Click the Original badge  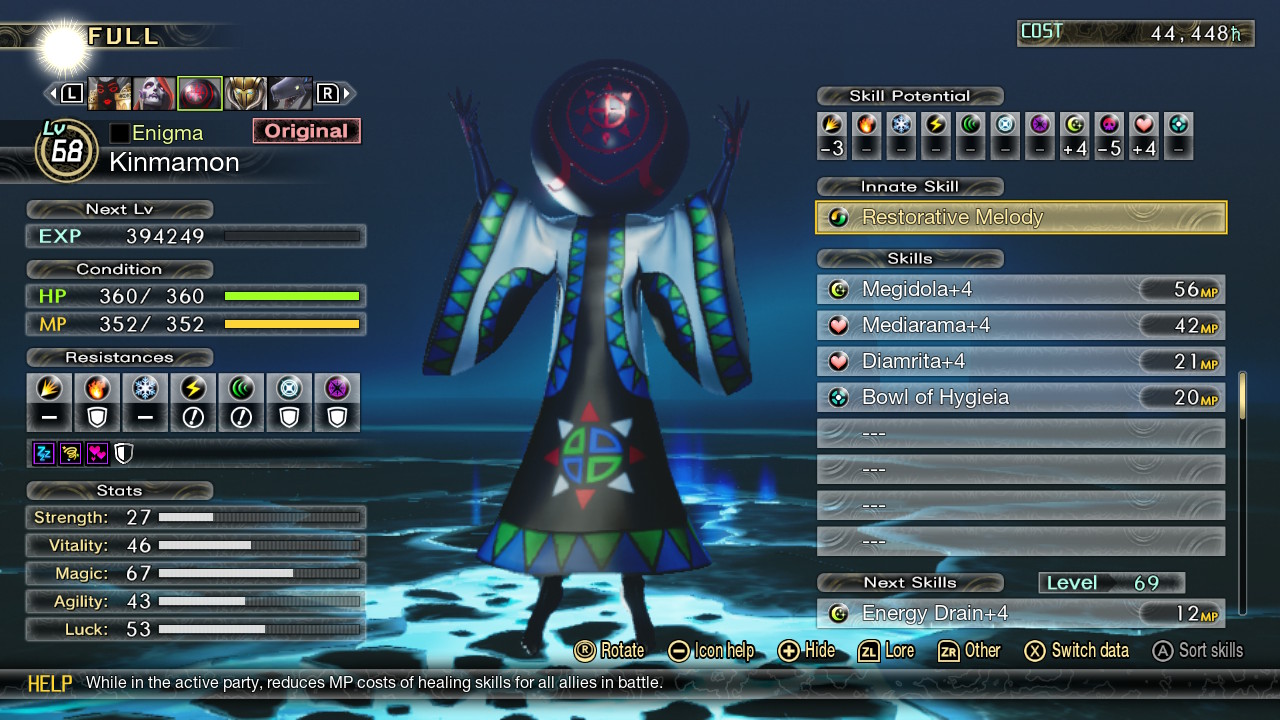click(x=306, y=131)
